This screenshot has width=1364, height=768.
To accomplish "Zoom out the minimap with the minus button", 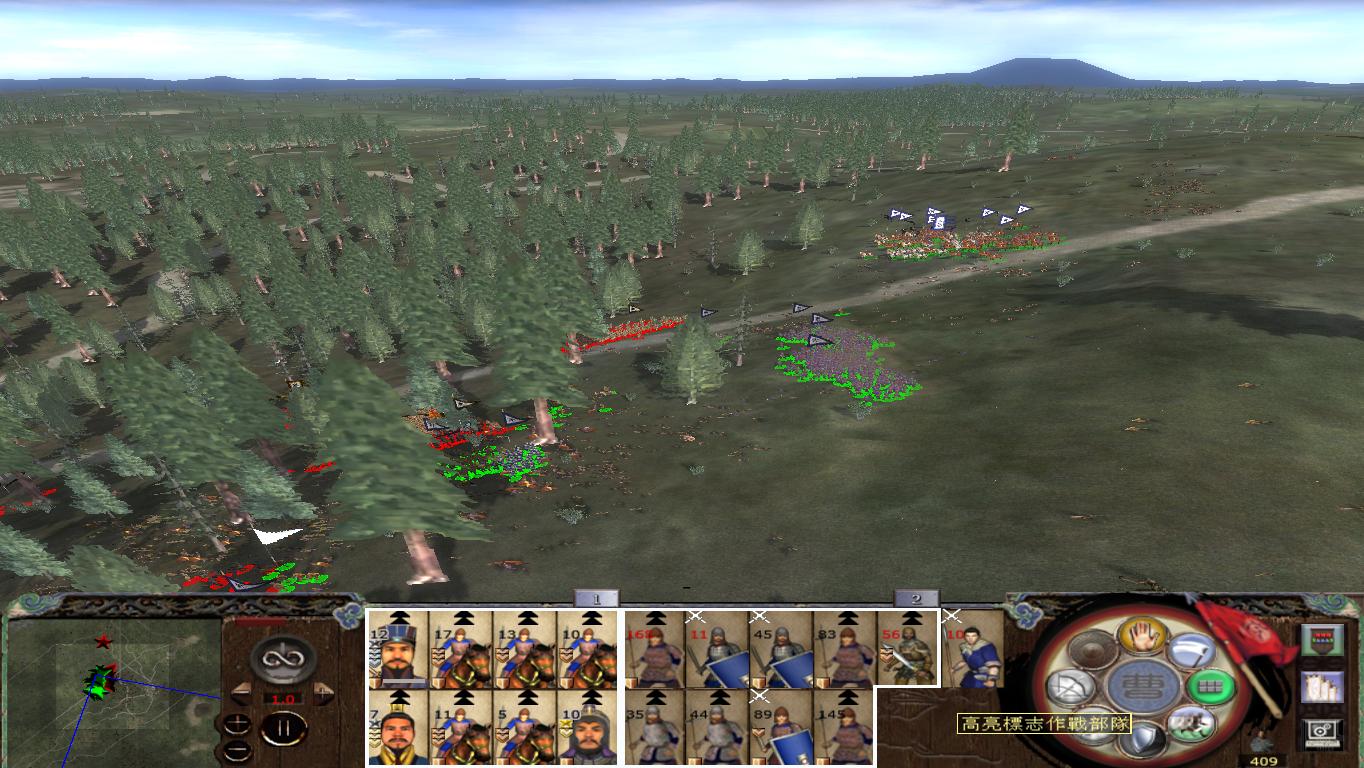I will click(x=238, y=750).
